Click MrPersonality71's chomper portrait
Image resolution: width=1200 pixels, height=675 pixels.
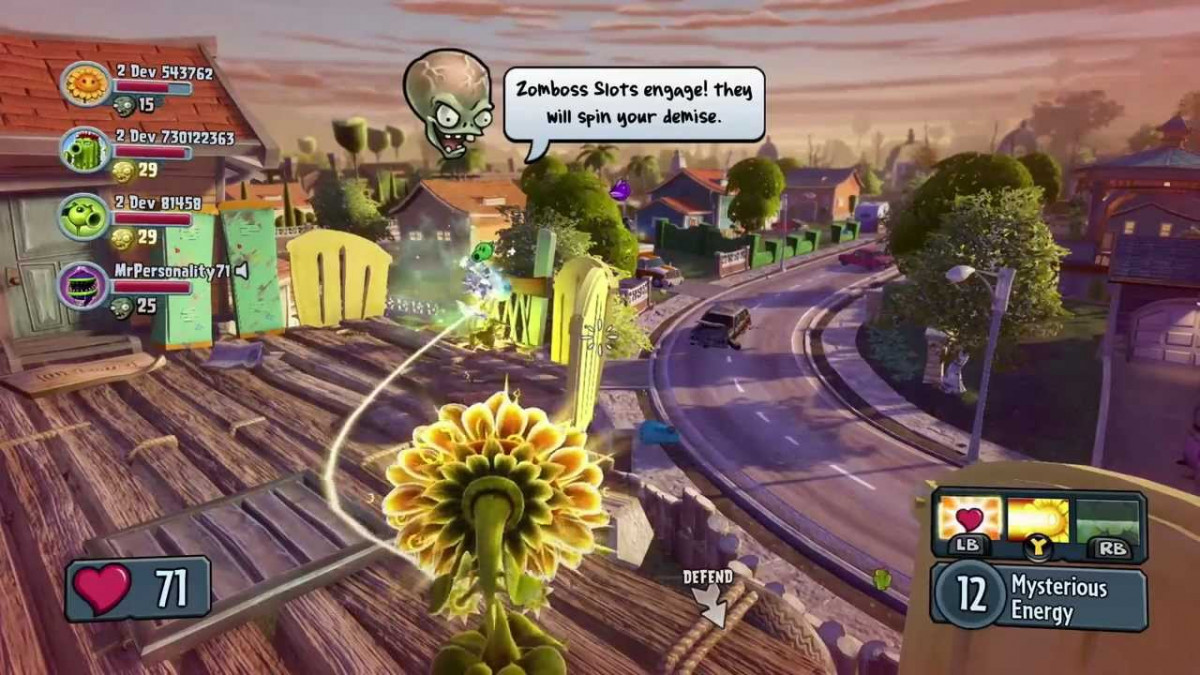tap(85, 285)
